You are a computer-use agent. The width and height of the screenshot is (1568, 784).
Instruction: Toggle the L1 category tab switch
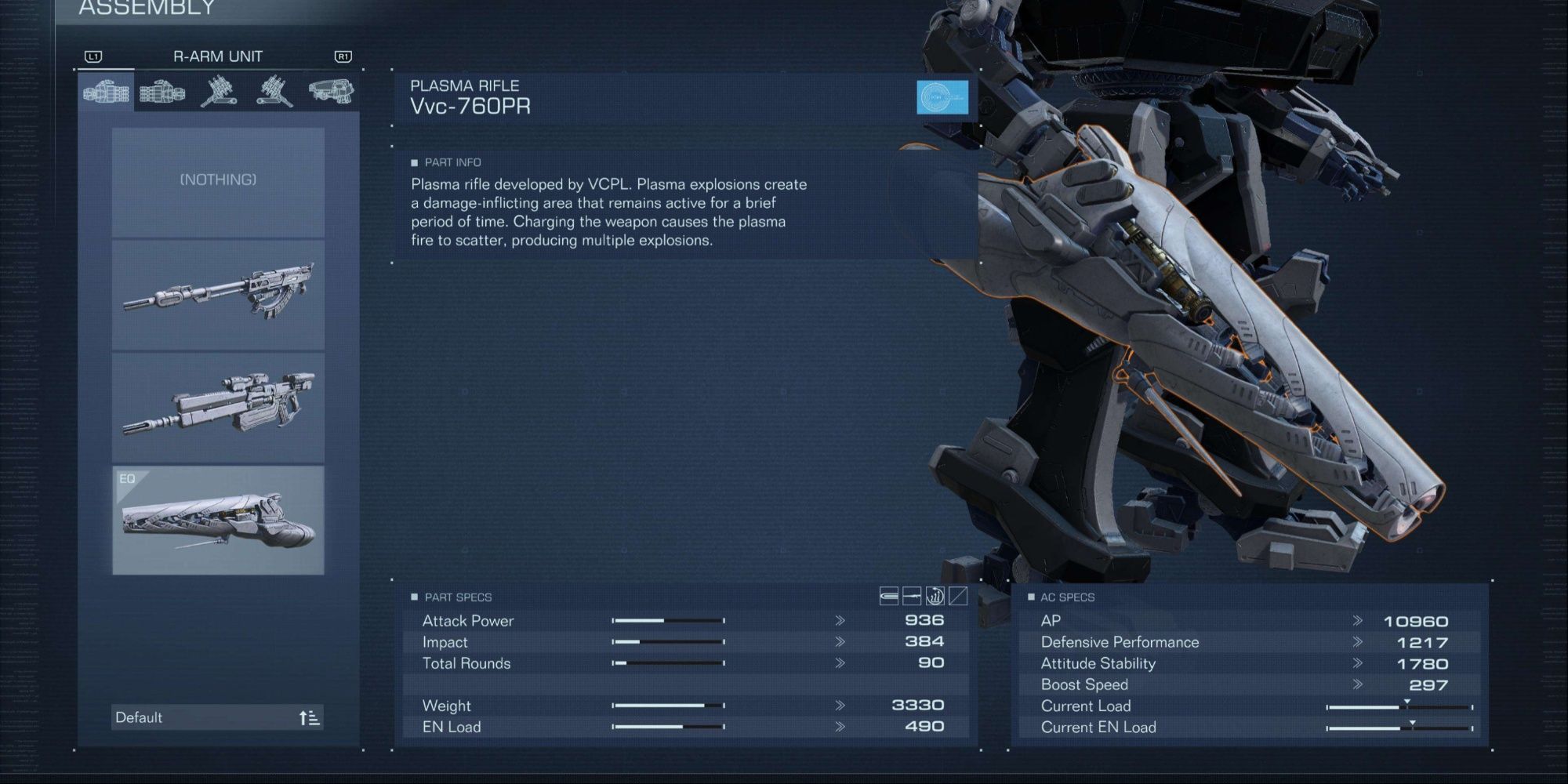tap(93, 56)
